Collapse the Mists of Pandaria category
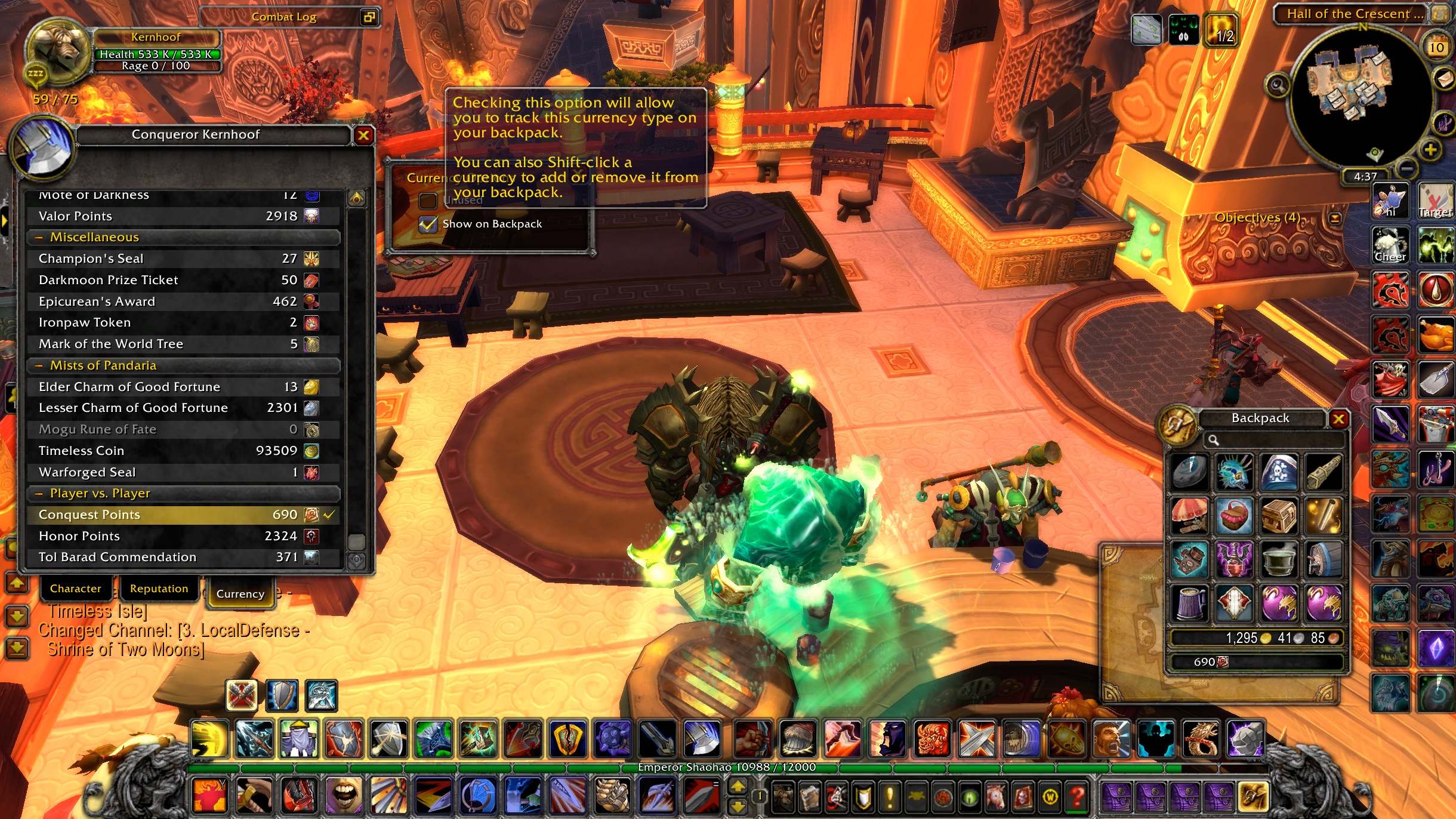Viewport: 1456px width, 819px height. [39, 365]
